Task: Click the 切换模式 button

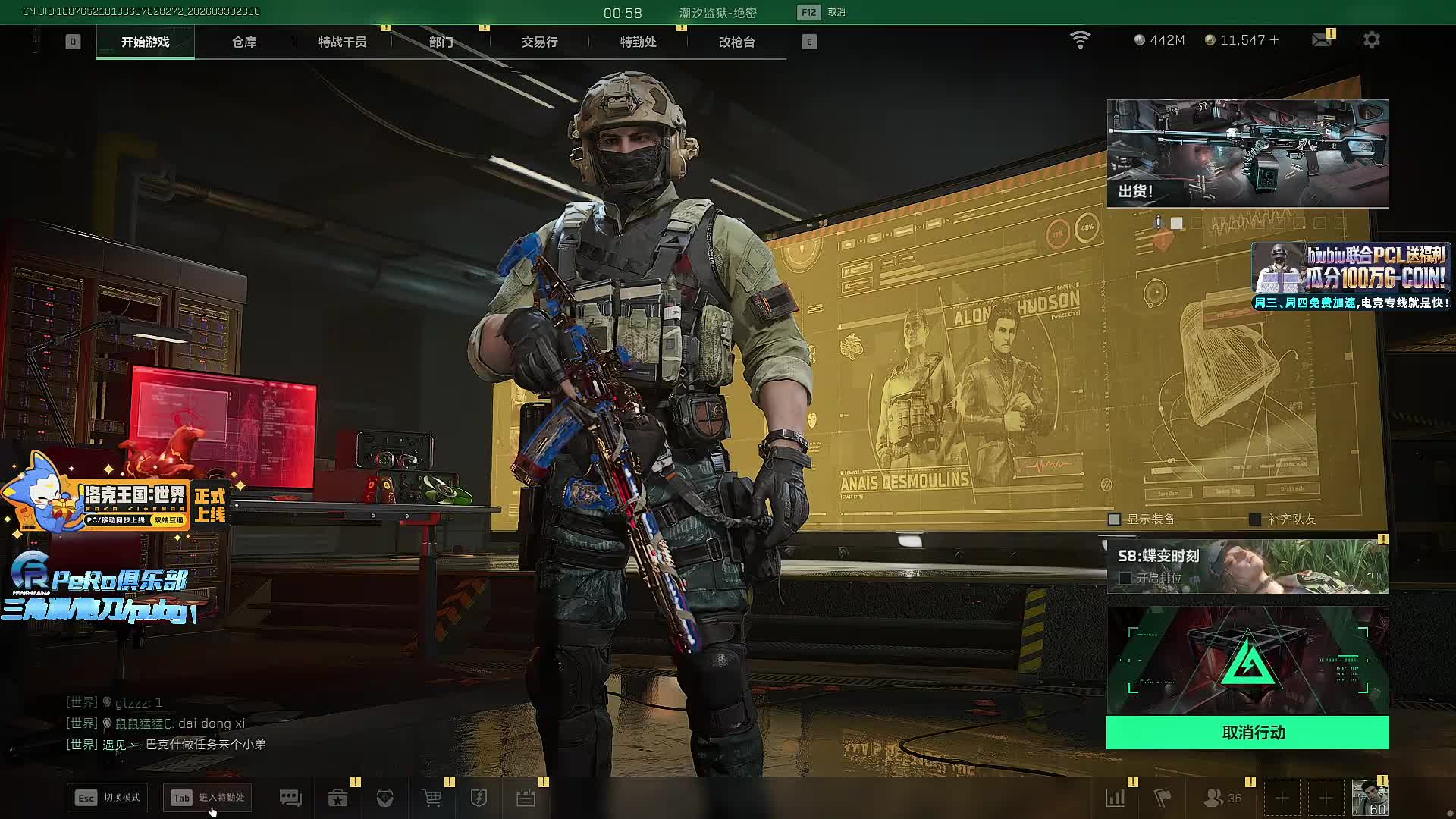Action: (107, 798)
